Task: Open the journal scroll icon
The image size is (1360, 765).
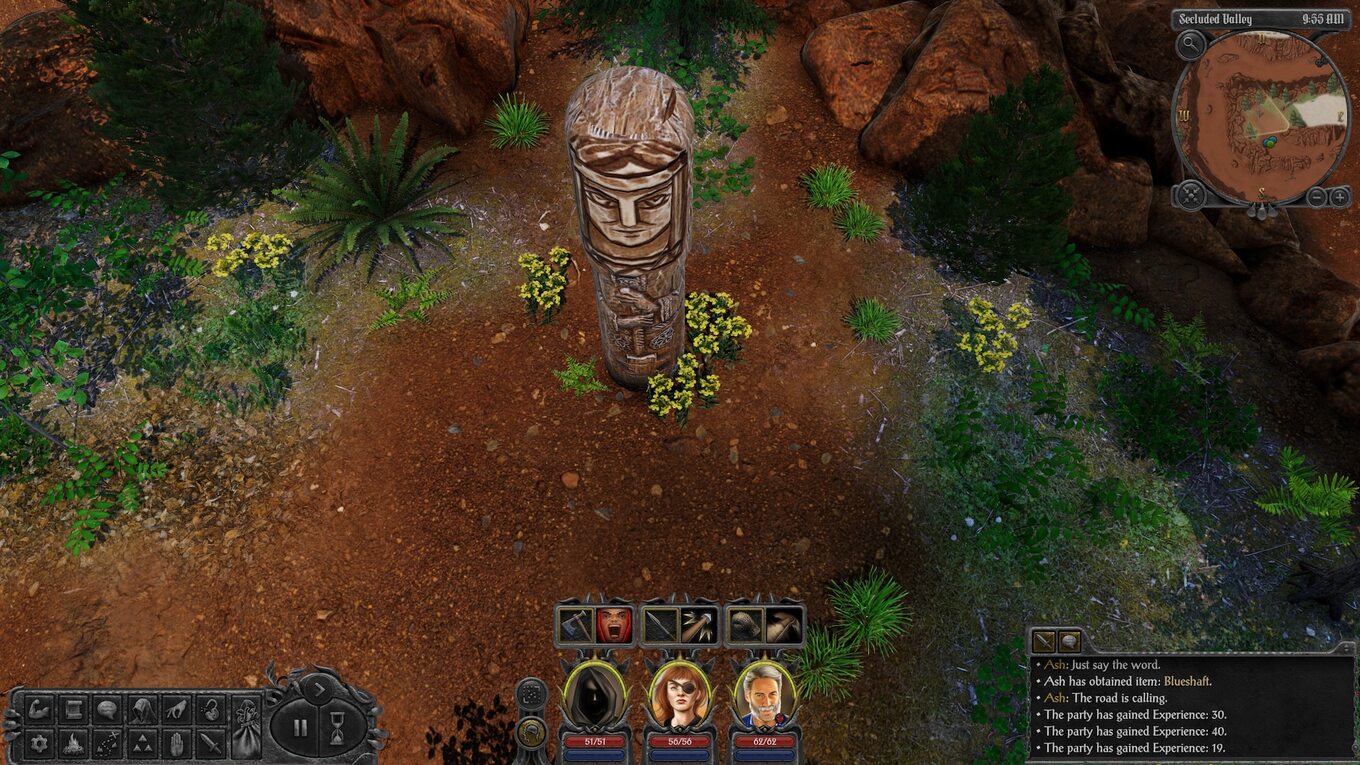Action: [73, 709]
